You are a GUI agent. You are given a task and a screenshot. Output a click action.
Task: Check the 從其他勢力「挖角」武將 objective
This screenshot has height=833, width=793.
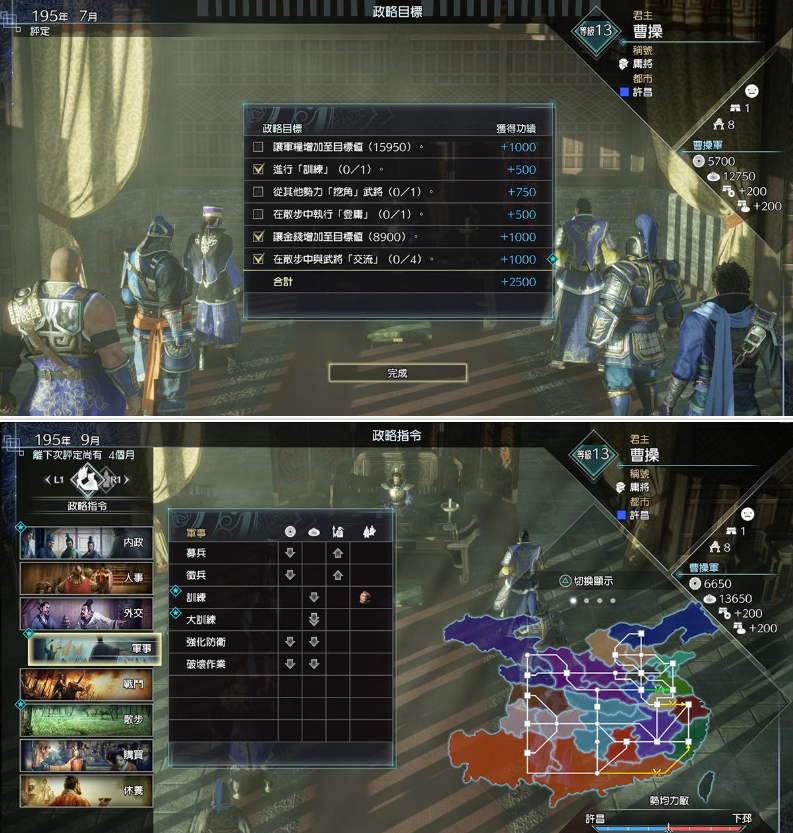258,192
